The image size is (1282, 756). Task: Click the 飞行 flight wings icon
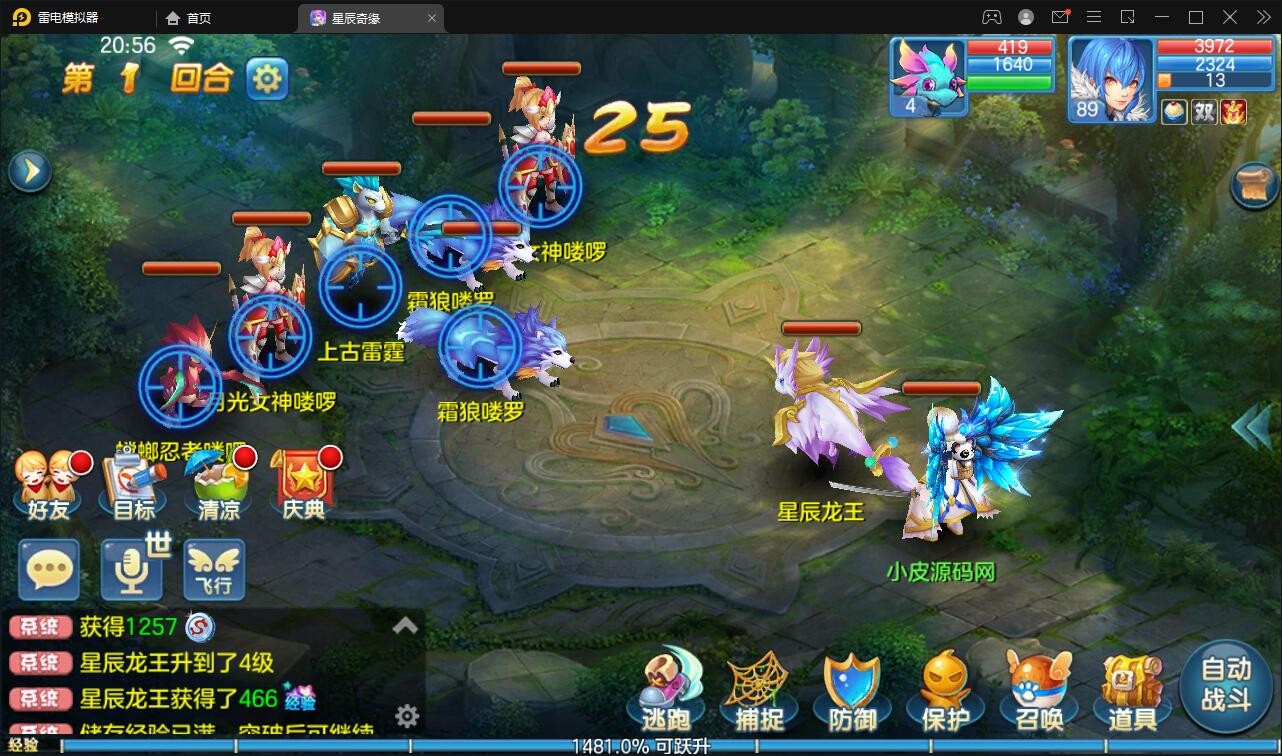[213, 570]
